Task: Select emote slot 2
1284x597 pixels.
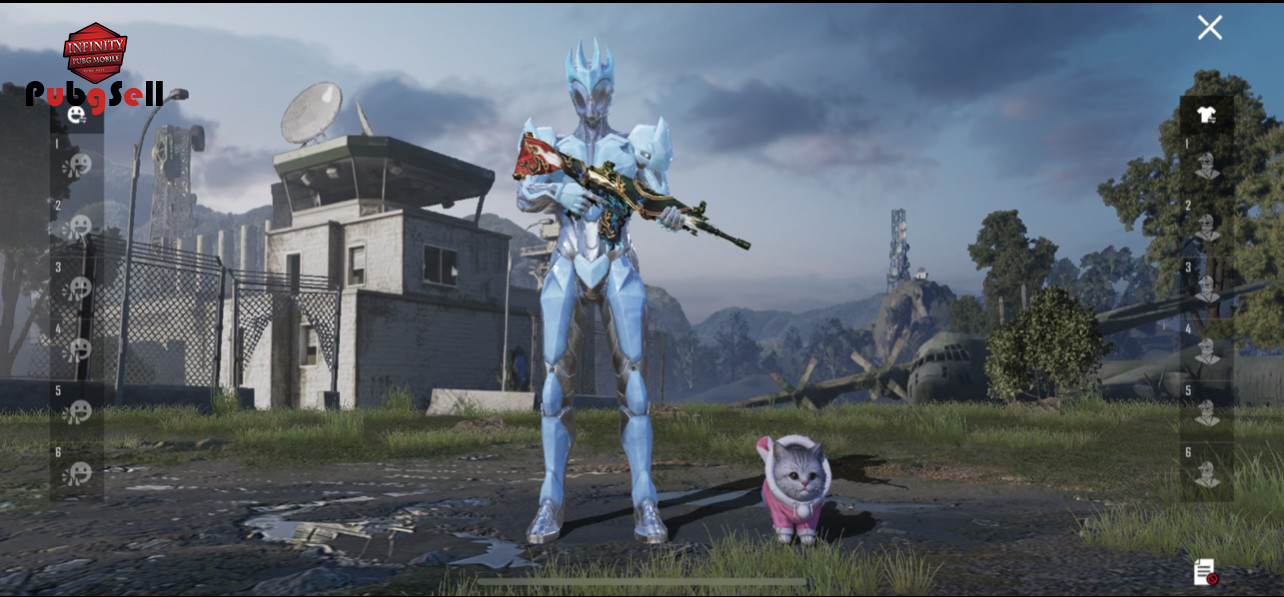Action: click(x=78, y=227)
